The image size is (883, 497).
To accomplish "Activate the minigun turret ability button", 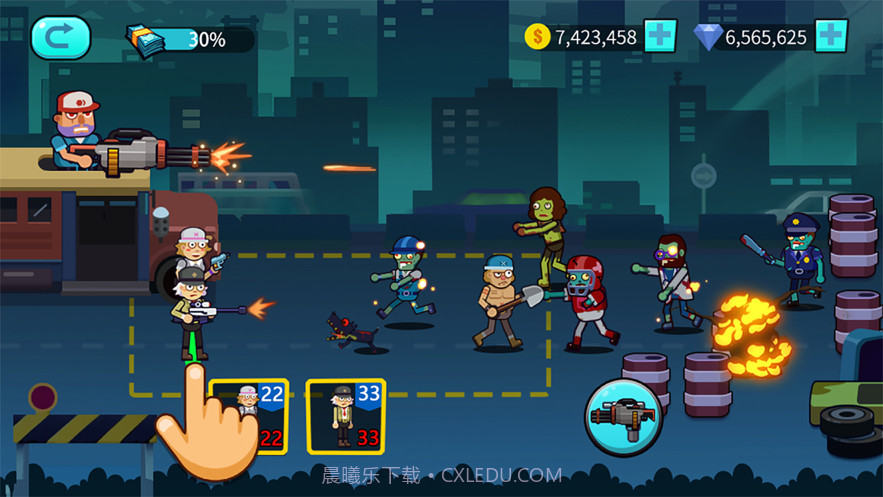I will point(621,414).
